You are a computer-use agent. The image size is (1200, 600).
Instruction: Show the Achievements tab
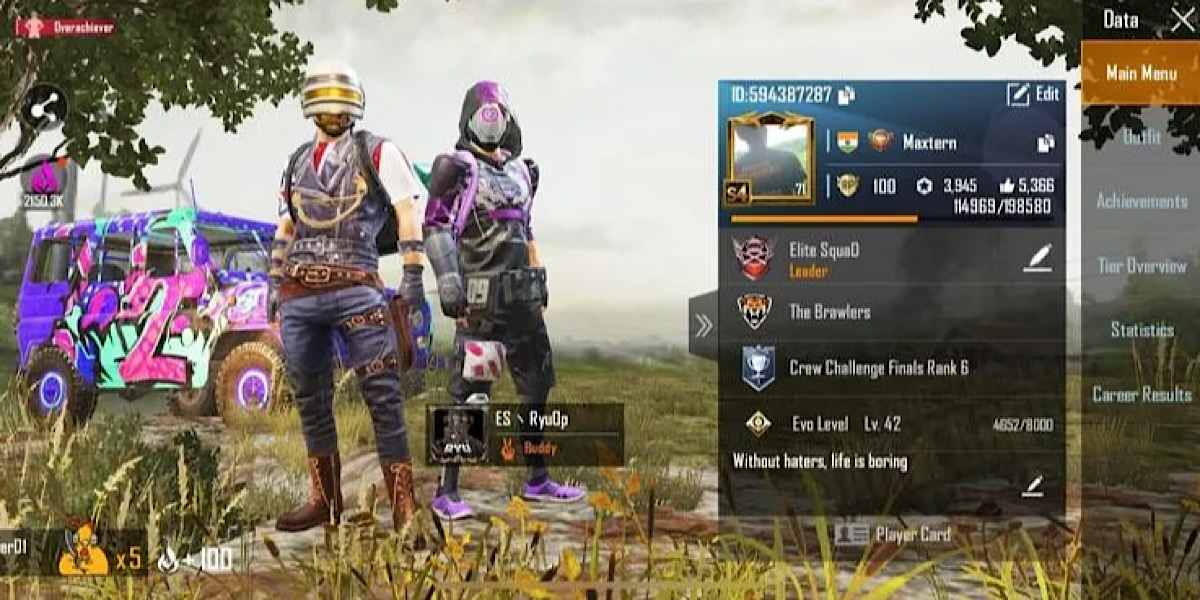coord(1141,201)
